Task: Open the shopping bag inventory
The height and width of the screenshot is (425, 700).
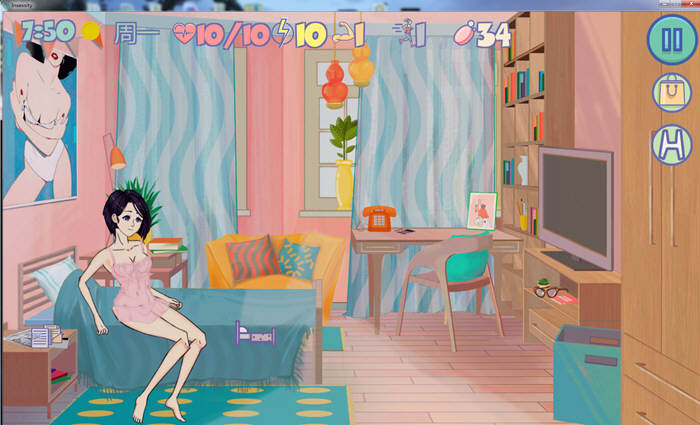Action: (670, 93)
